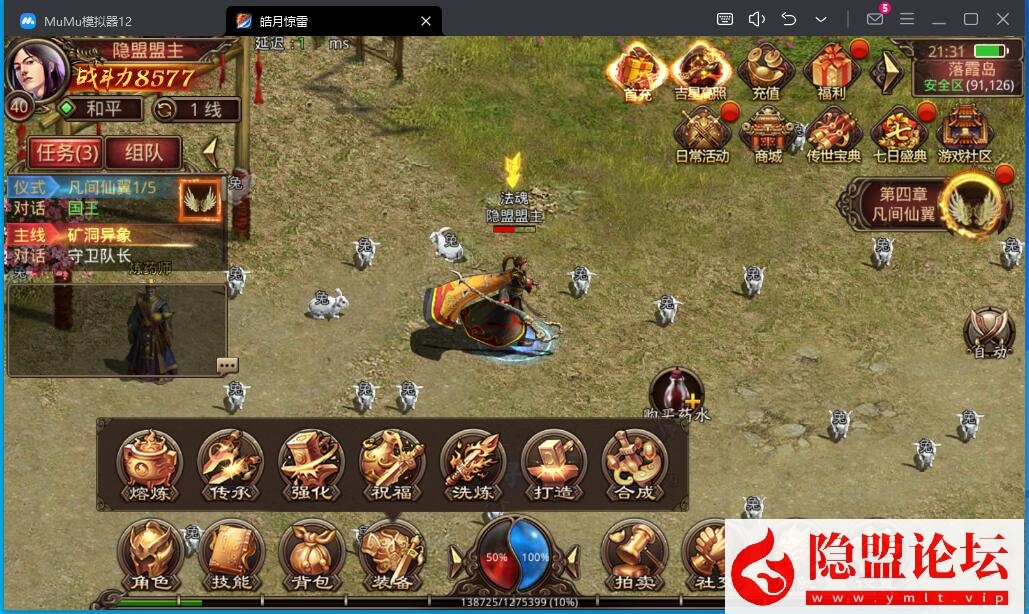The width and height of the screenshot is (1029, 614).
Task: Open the 背包 bag inventory
Action: [311, 555]
